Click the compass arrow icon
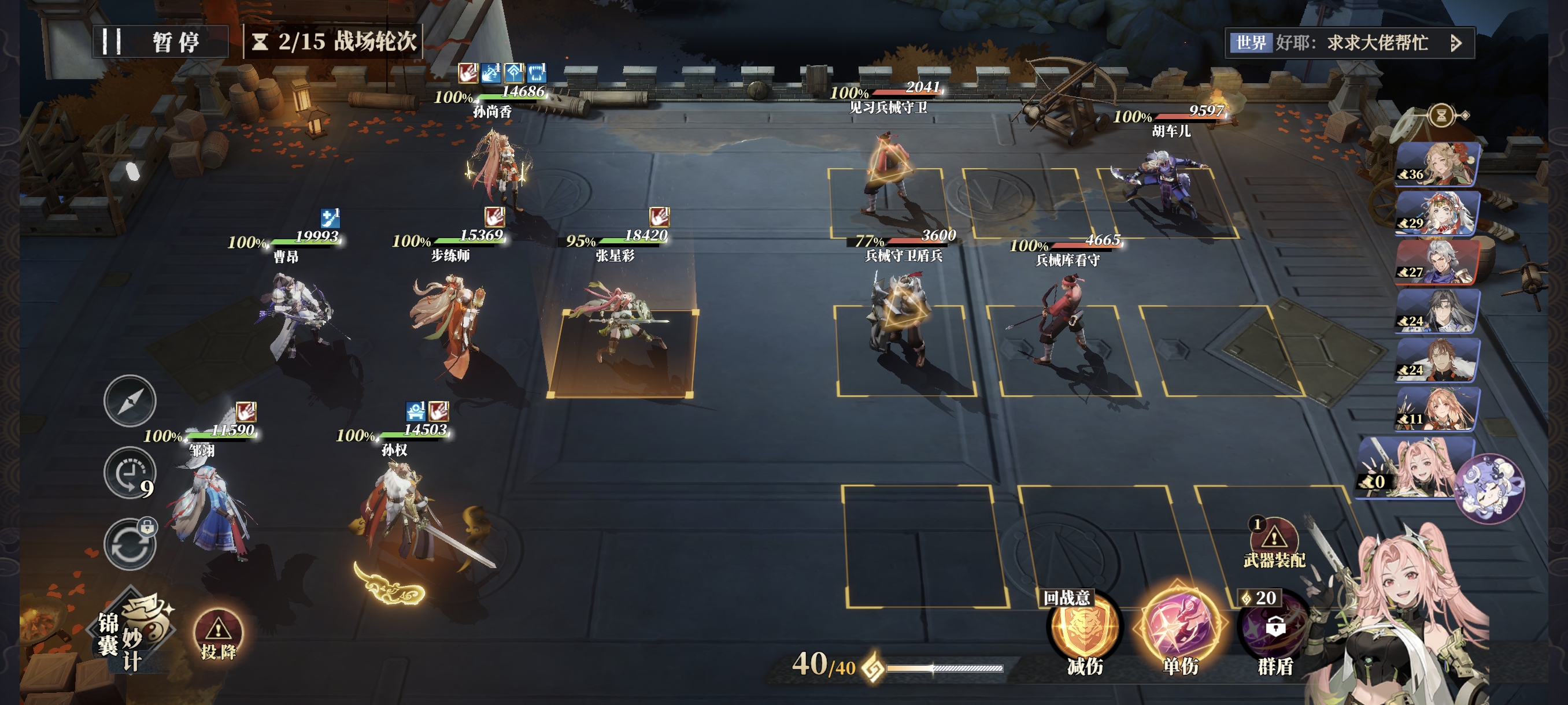This screenshot has height=705, width=1568. pos(130,401)
